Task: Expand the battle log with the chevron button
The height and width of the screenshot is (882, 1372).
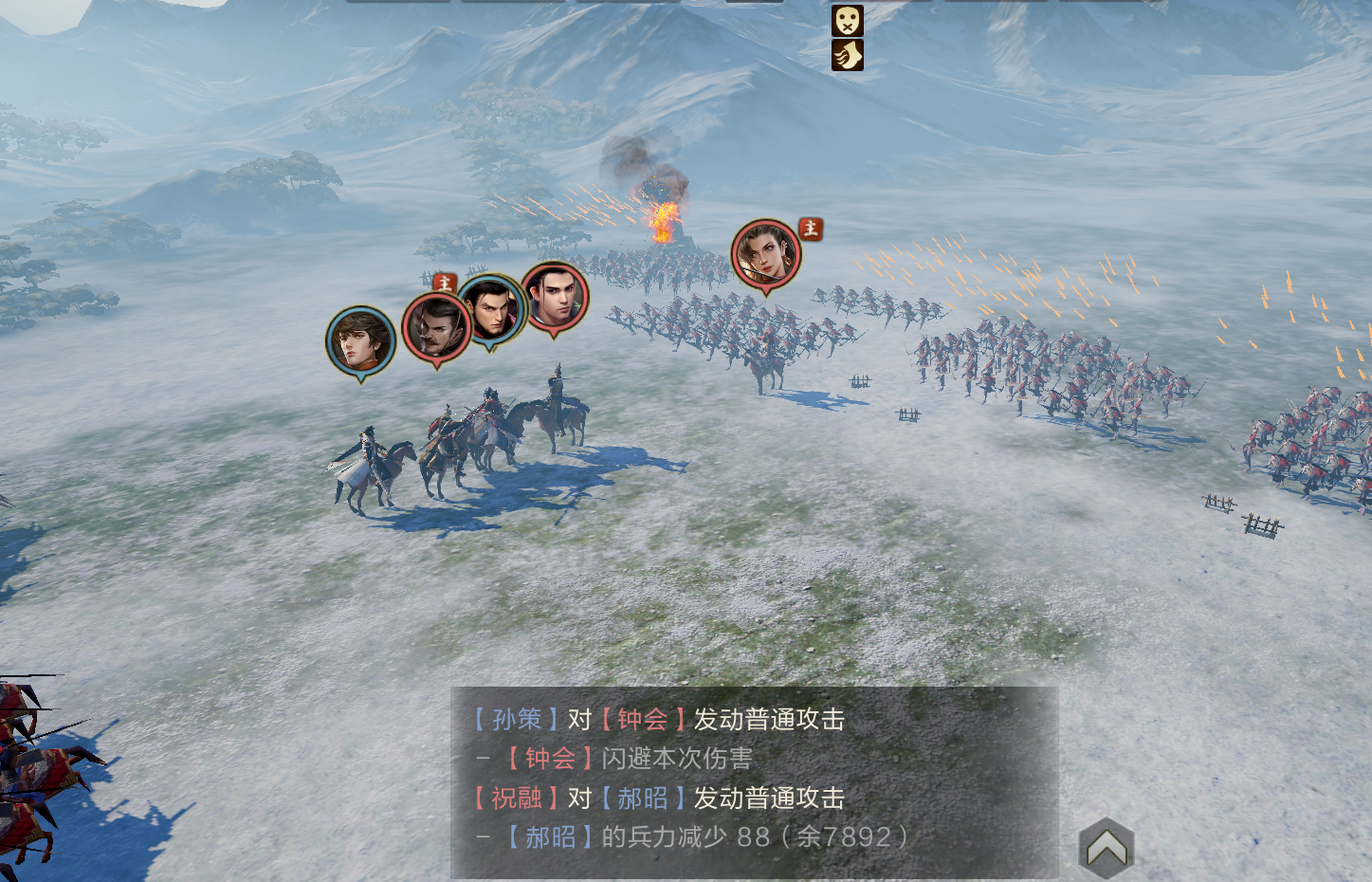Action: (x=1106, y=848)
